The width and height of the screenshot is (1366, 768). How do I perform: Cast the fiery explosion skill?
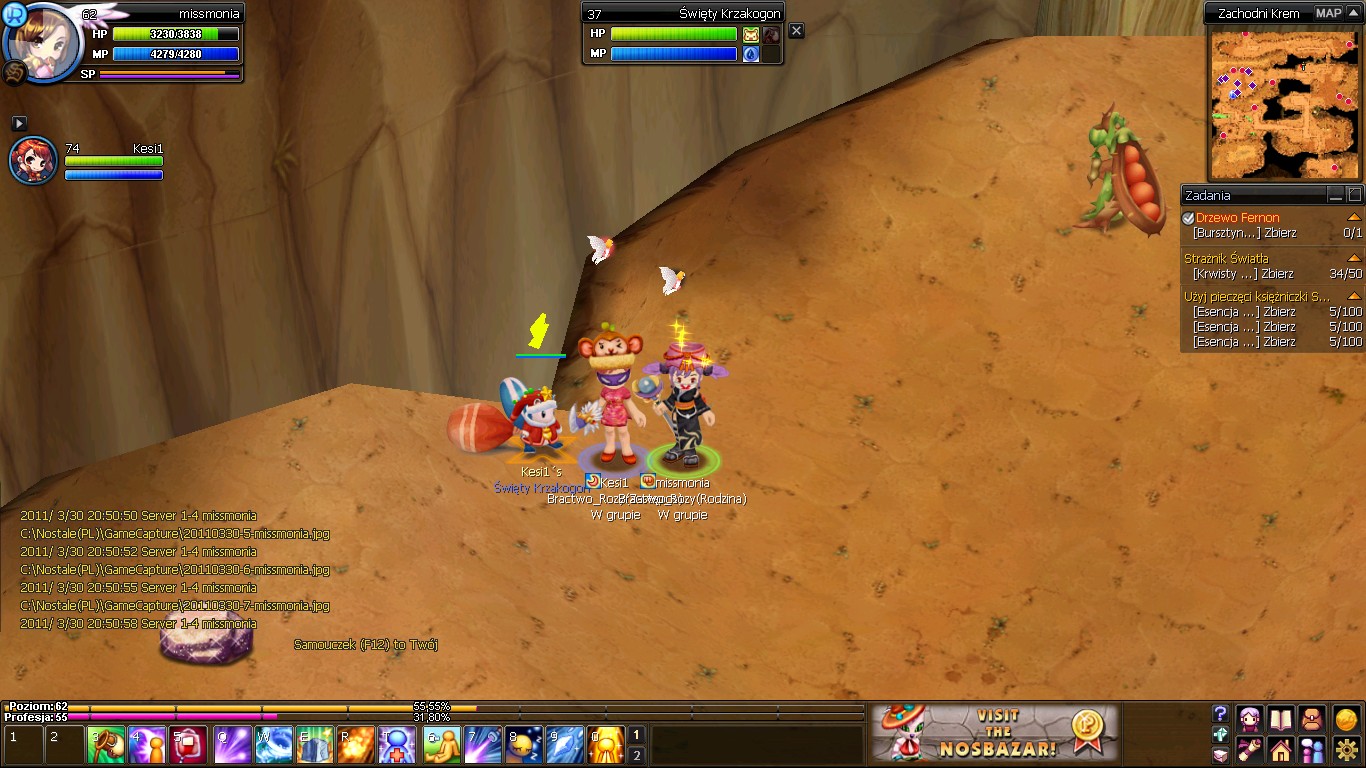pos(356,745)
